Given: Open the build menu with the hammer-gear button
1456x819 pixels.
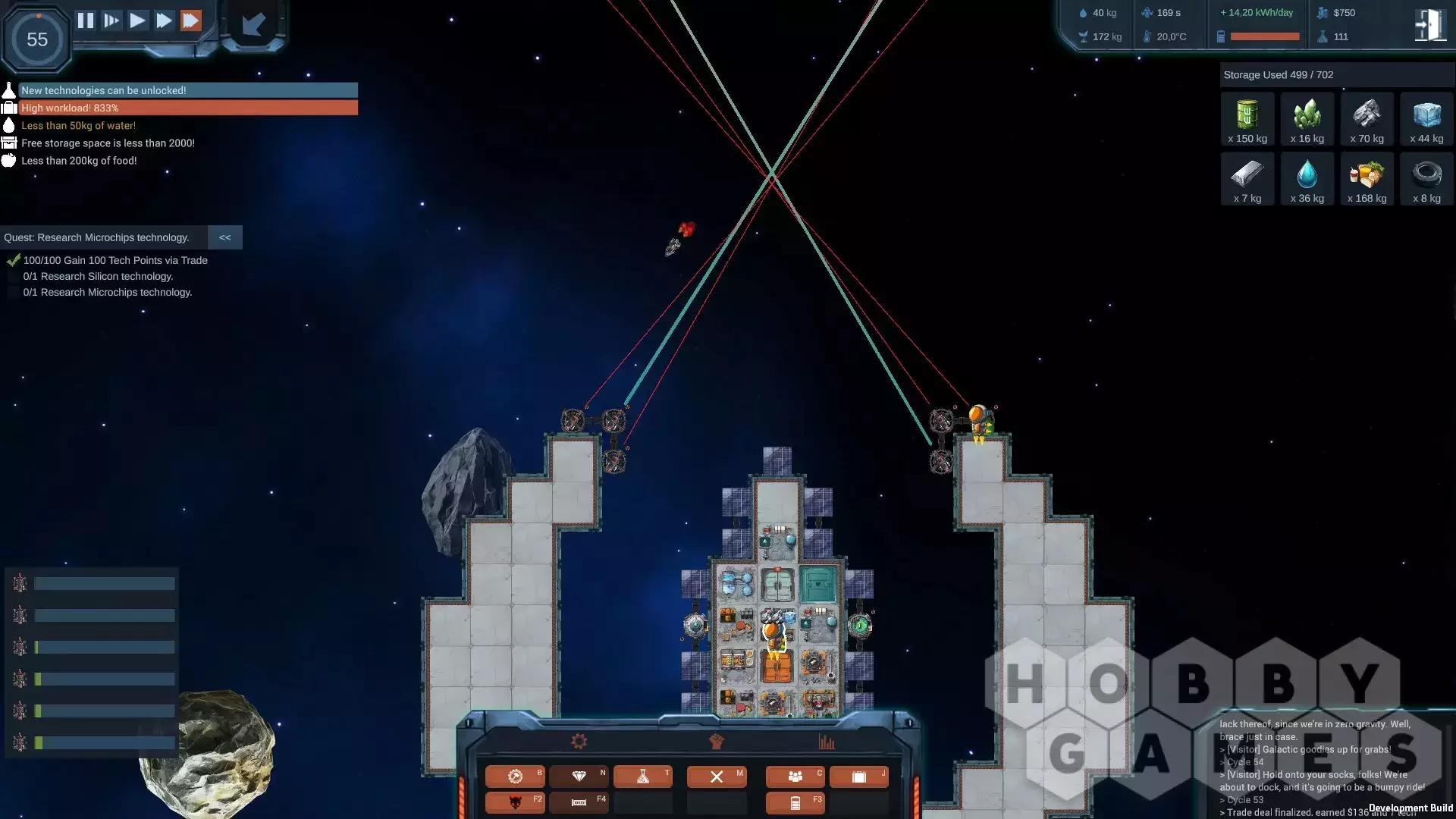Looking at the screenshot, I should (515, 777).
